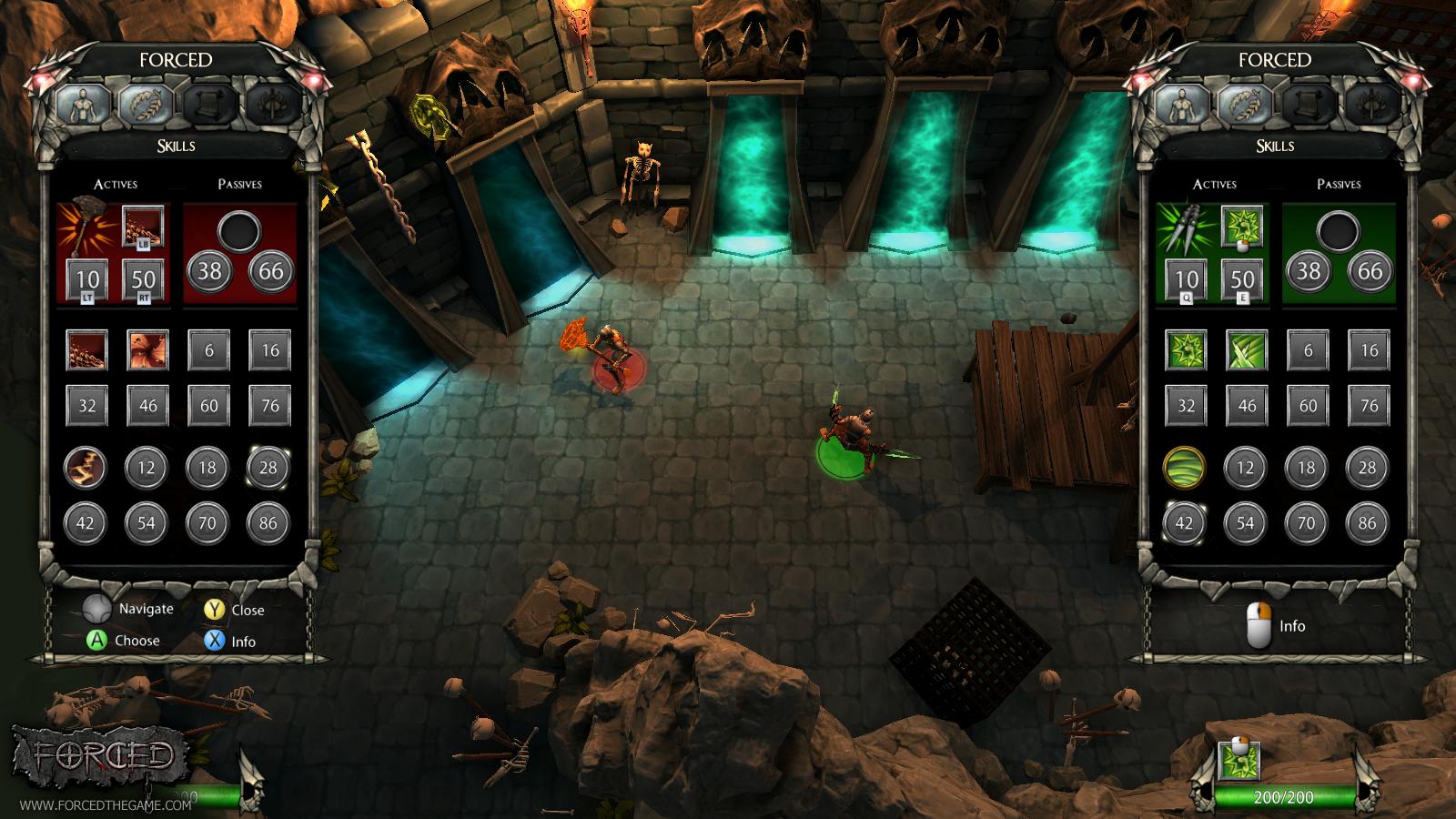The width and height of the screenshot is (1456, 819).
Task: Select the twin daggers active skill
Action: click(x=1186, y=229)
